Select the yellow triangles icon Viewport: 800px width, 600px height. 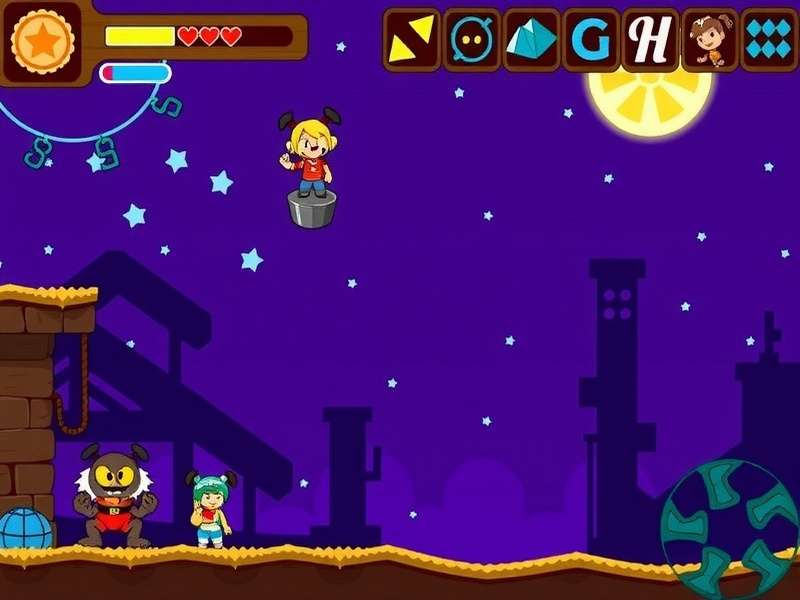coord(411,39)
